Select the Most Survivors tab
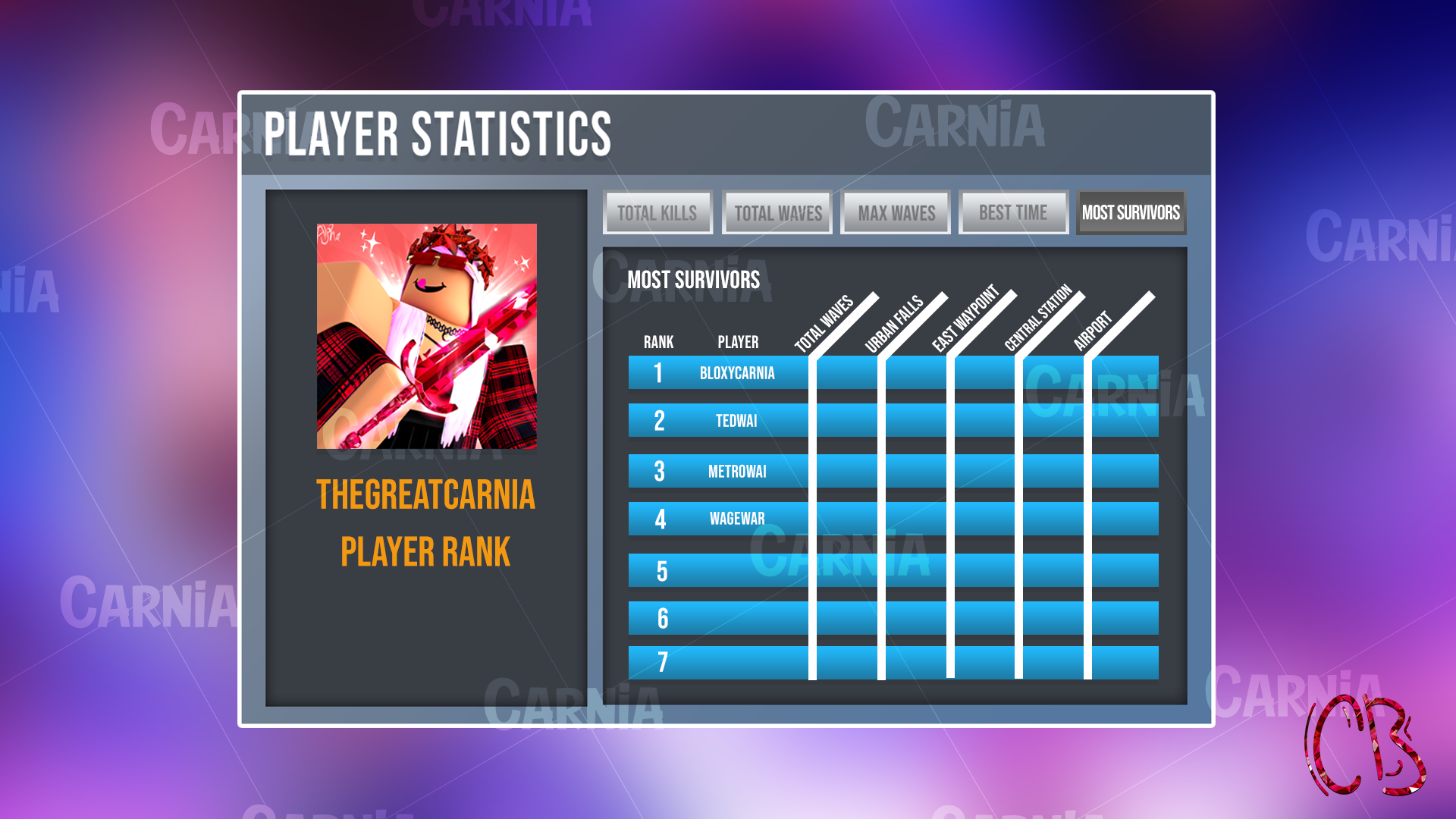 click(x=1131, y=213)
